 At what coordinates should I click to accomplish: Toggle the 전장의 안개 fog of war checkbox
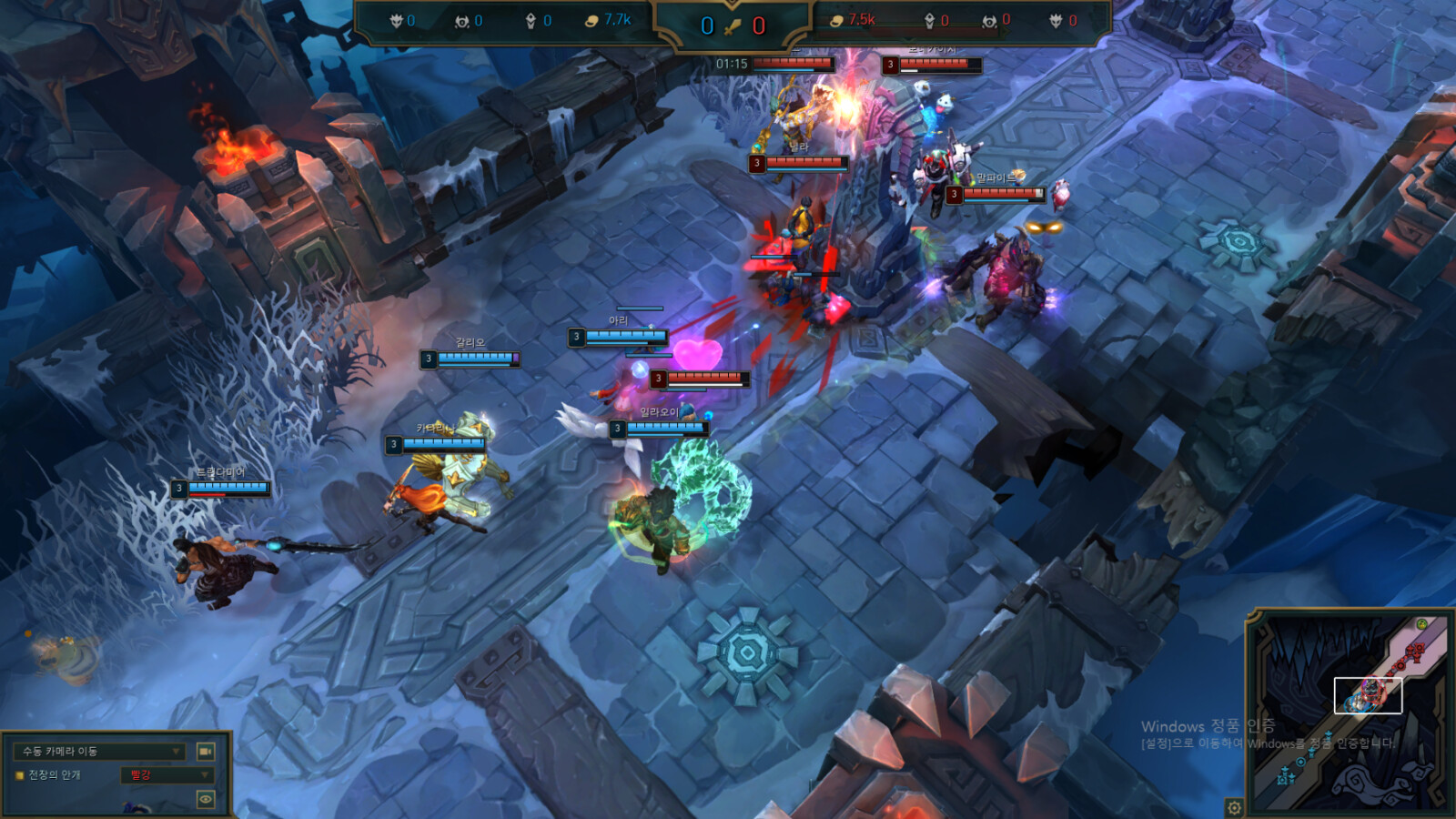[x=19, y=775]
